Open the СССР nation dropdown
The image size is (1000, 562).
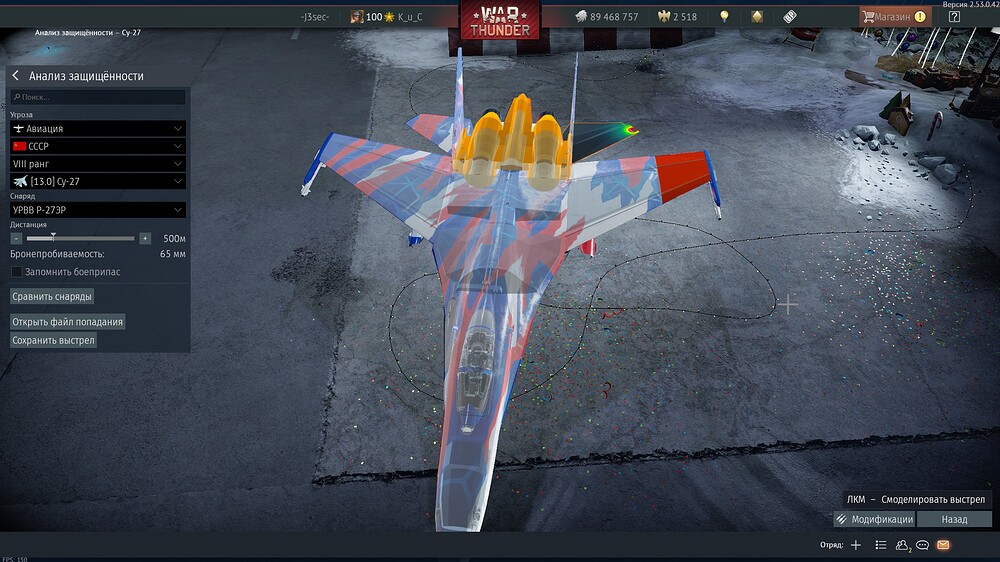point(98,146)
